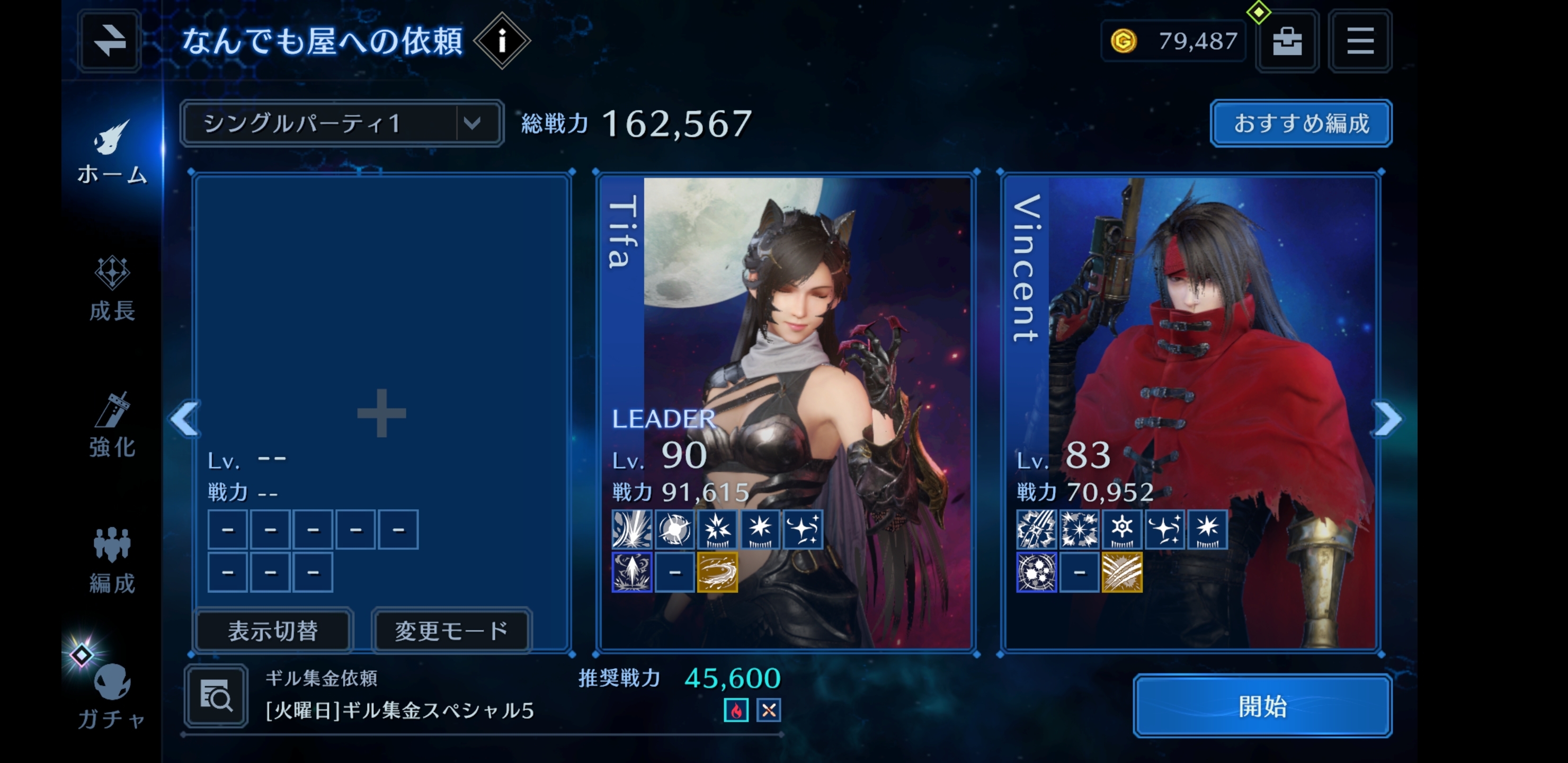This screenshot has width=1568, height=763.
Task: Go to ホーム in the sidebar
Action: pos(112,152)
